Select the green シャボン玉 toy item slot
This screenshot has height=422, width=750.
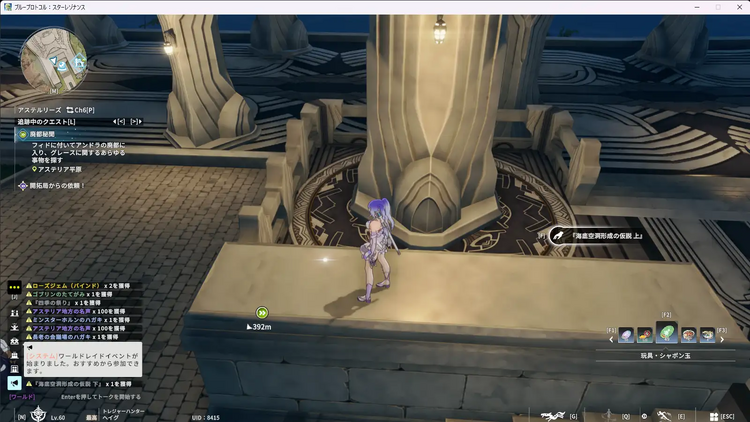[x=666, y=332]
